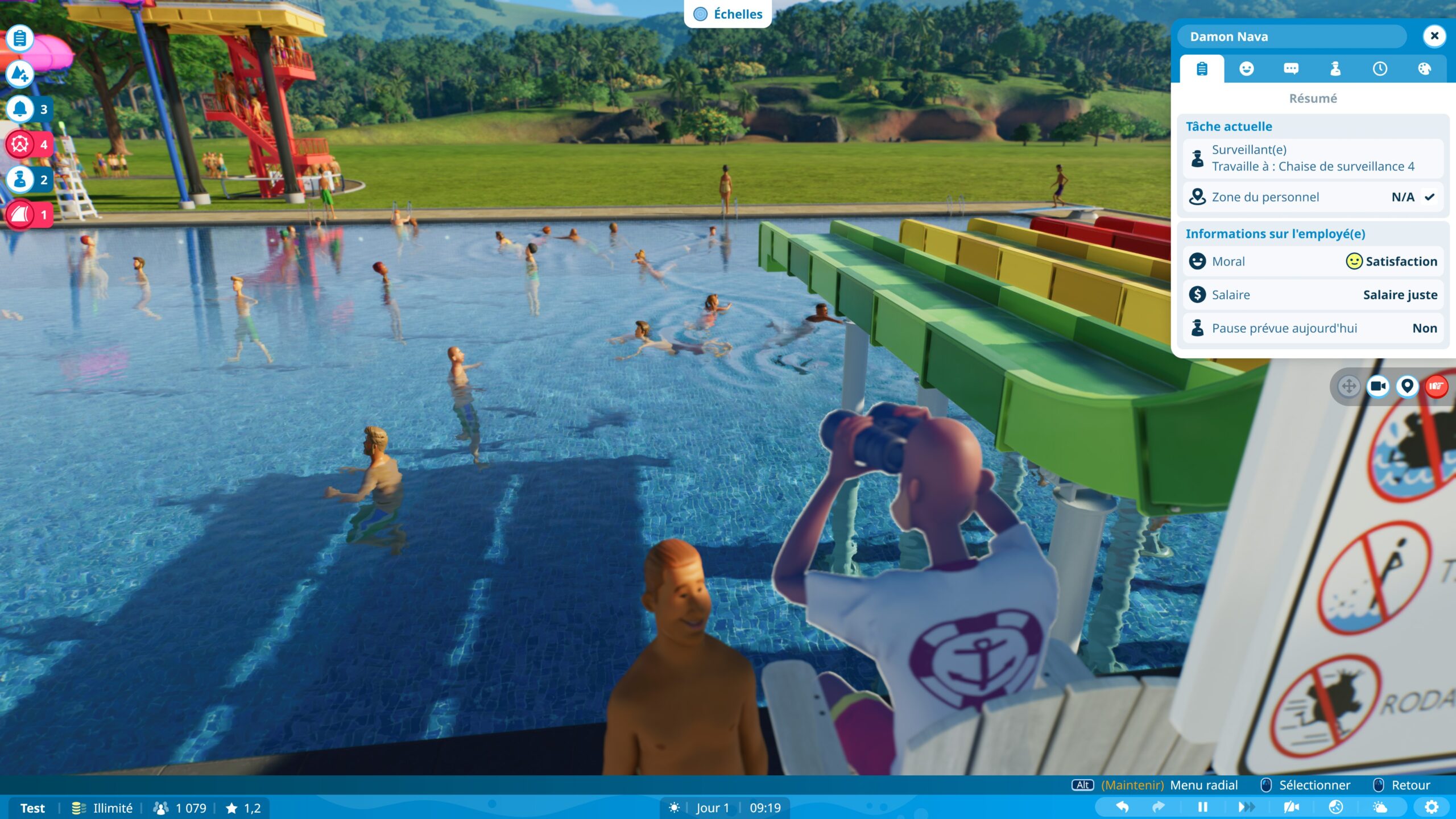The width and height of the screenshot is (1456, 819).
Task: Open the notifications bell showing 3 alerts
Action: [x=19, y=109]
